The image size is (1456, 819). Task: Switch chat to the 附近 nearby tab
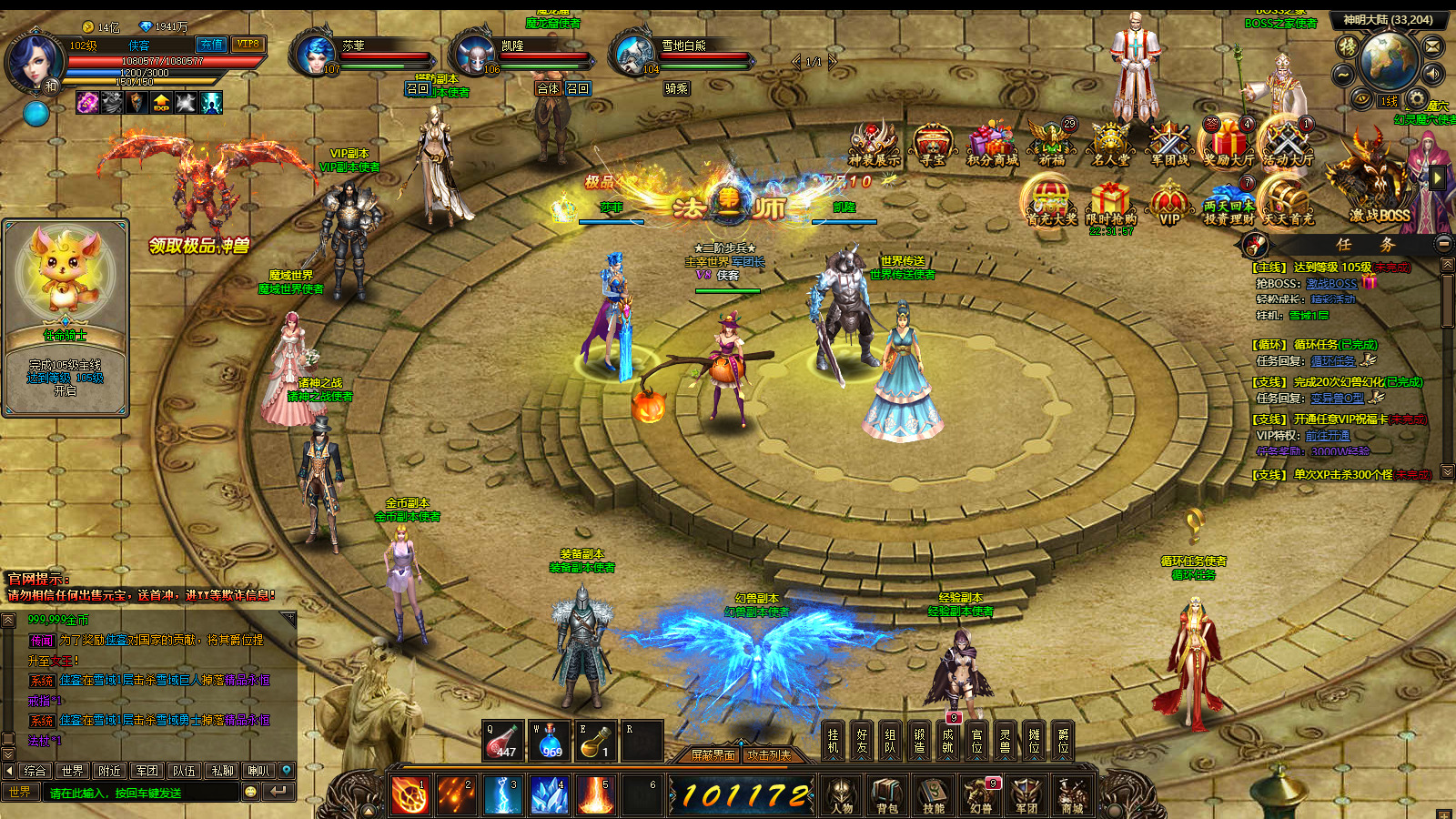109,771
